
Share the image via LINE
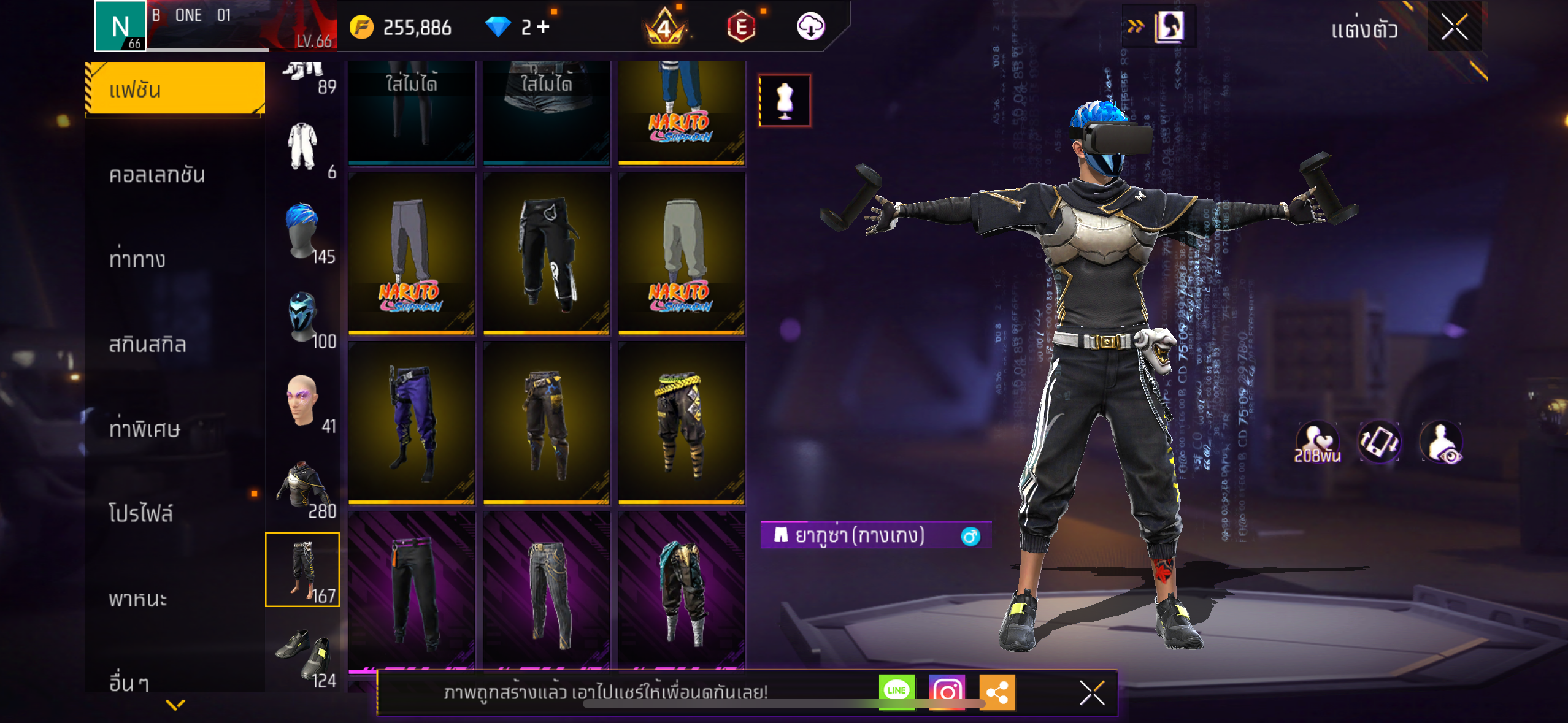point(896,692)
